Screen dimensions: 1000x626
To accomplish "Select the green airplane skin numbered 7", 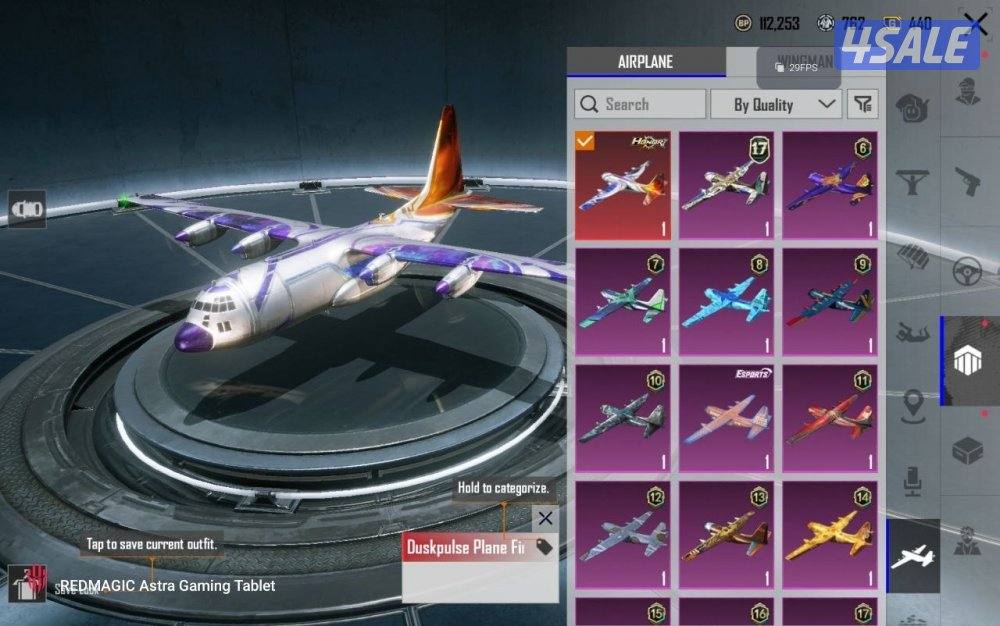I will click(x=622, y=302).
